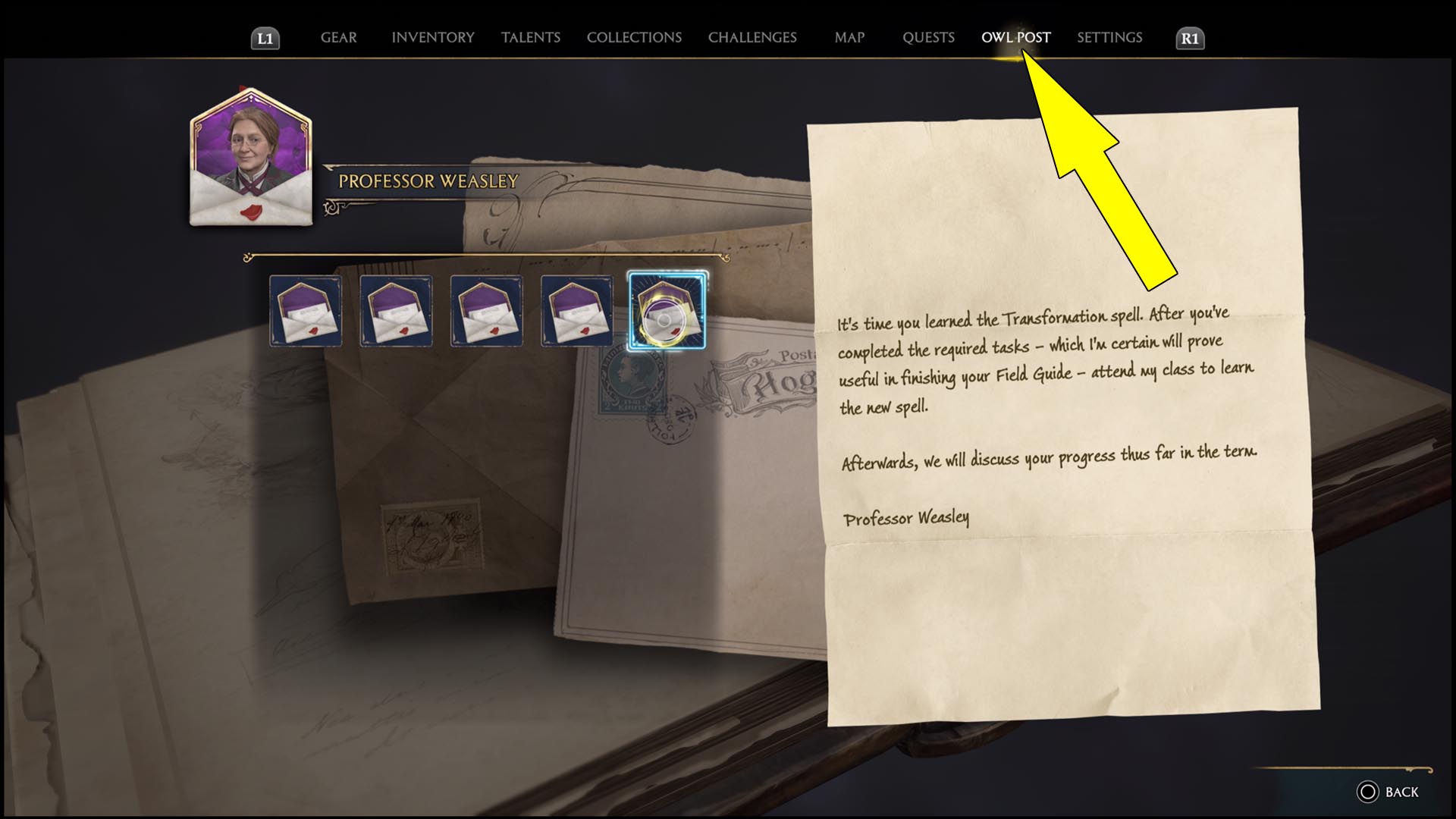Click the L1 shoulder button prompt
This screenshot has width=1456, height=819.
[267, 36]
